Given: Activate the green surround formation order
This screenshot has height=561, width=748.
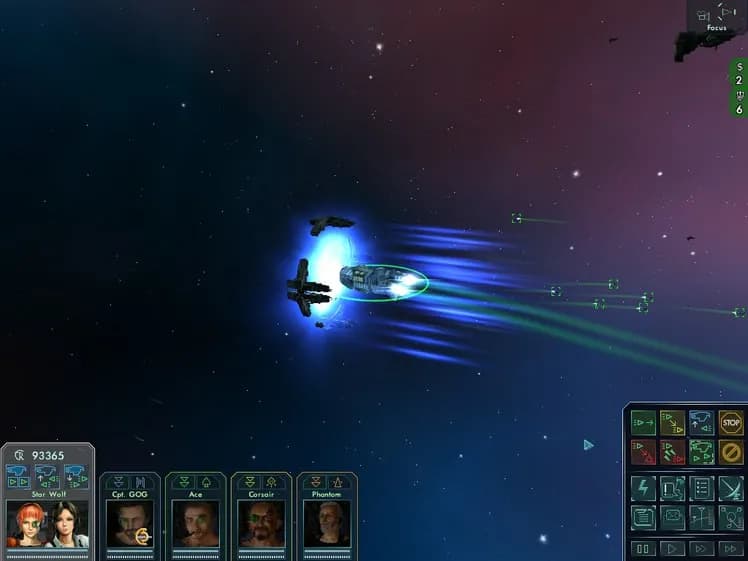Looking at the screenshot, I should [x=702, y=452].
